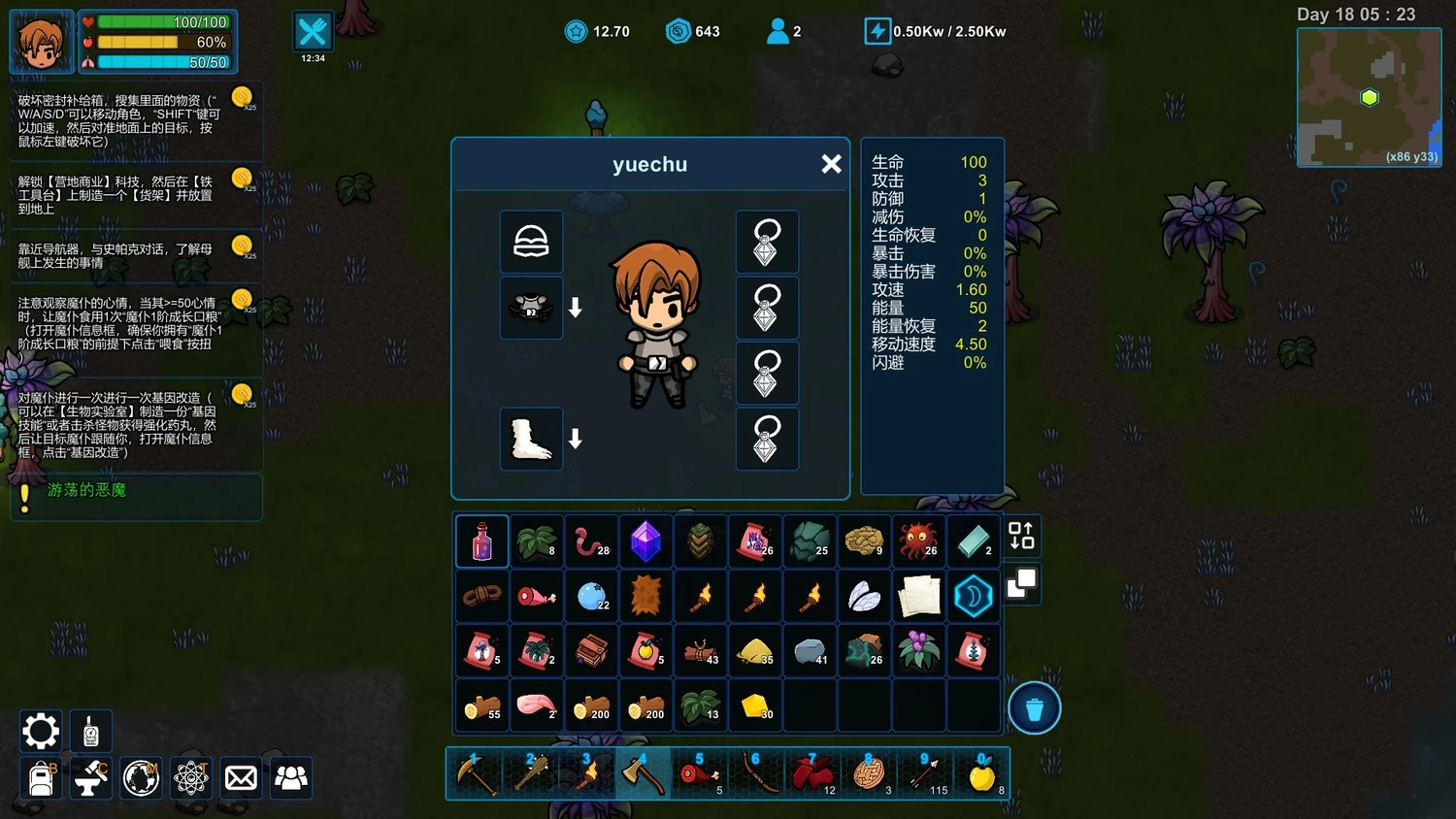Click the trash bin delete button

[1034, 709]
